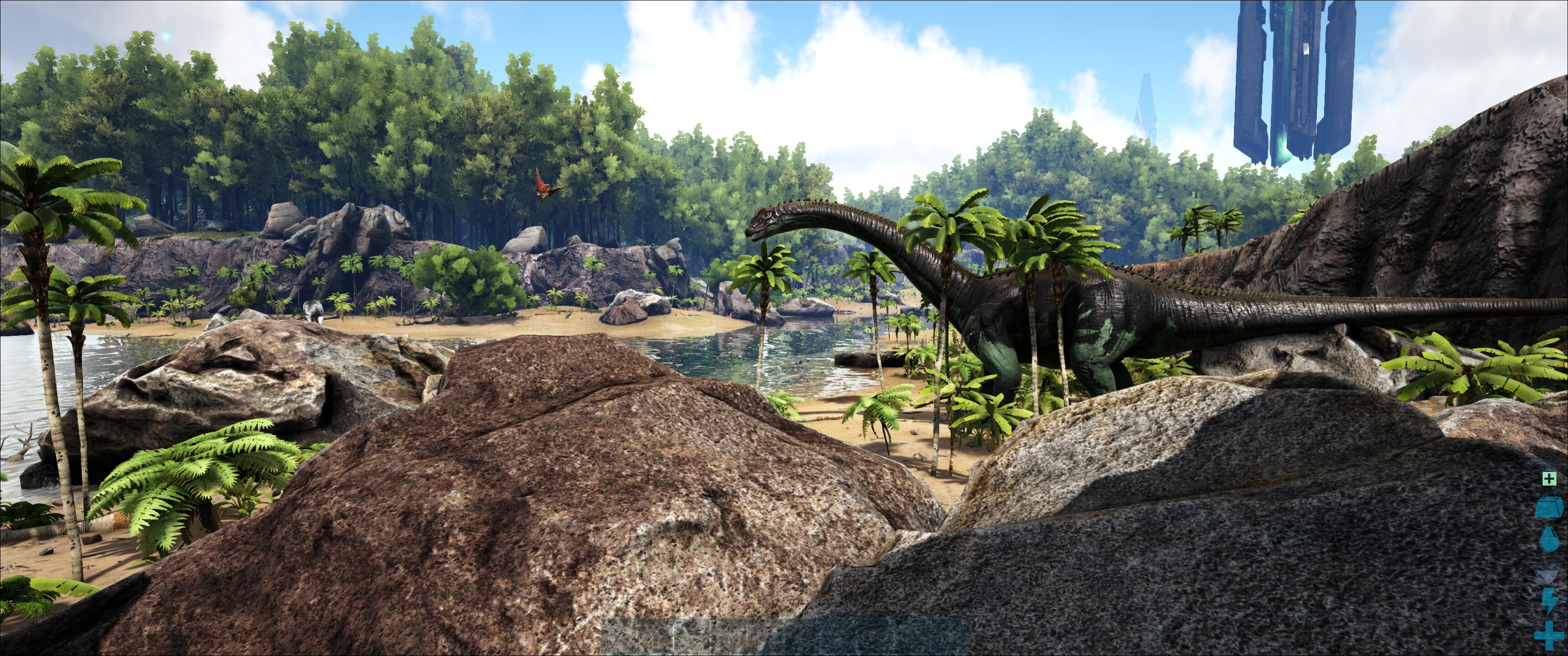
Task: Equip the stone hatchet from hotbar slot 2
Action: coord(655,637)
